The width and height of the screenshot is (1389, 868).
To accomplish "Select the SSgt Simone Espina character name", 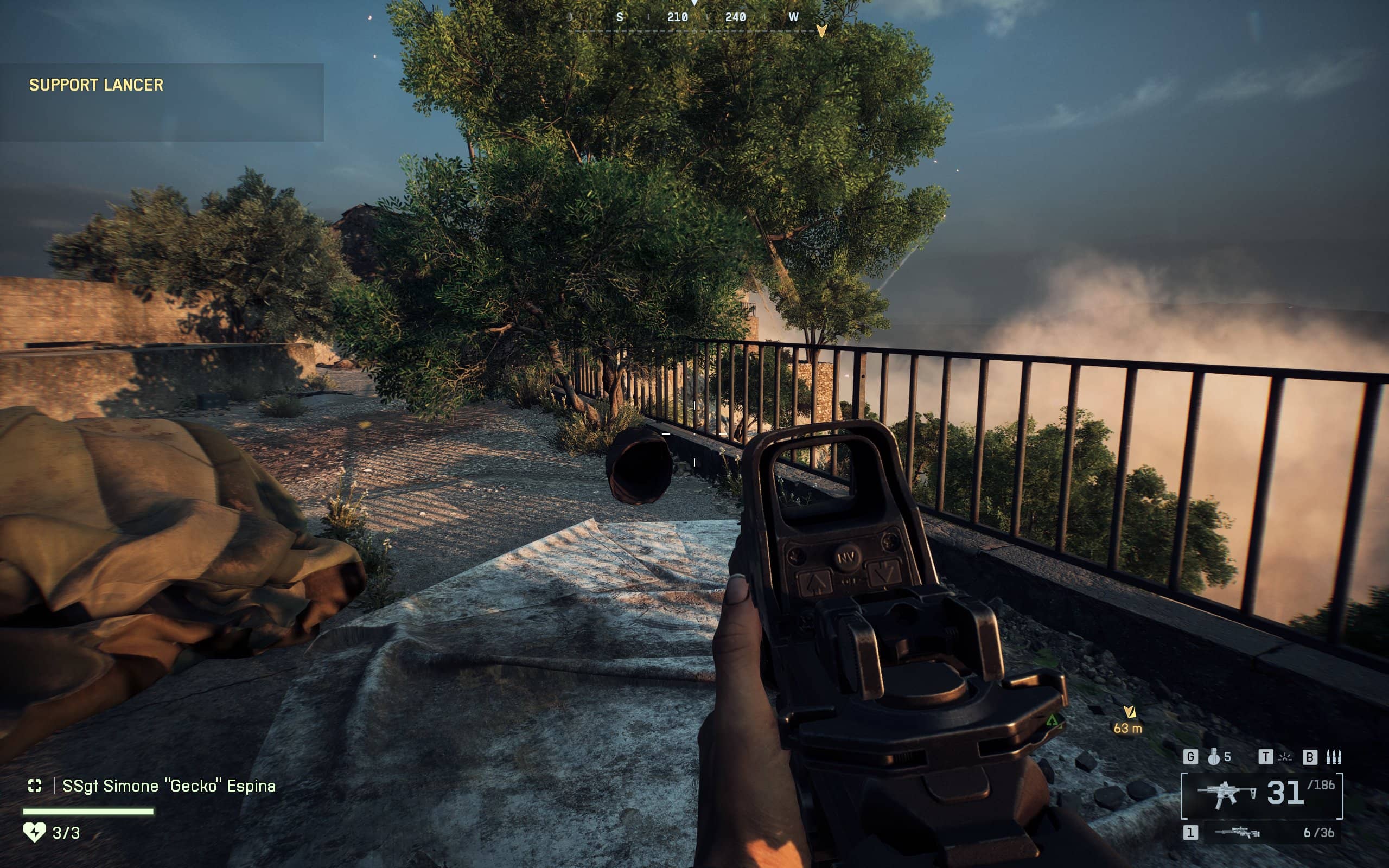I will click(x=169, y=786).
